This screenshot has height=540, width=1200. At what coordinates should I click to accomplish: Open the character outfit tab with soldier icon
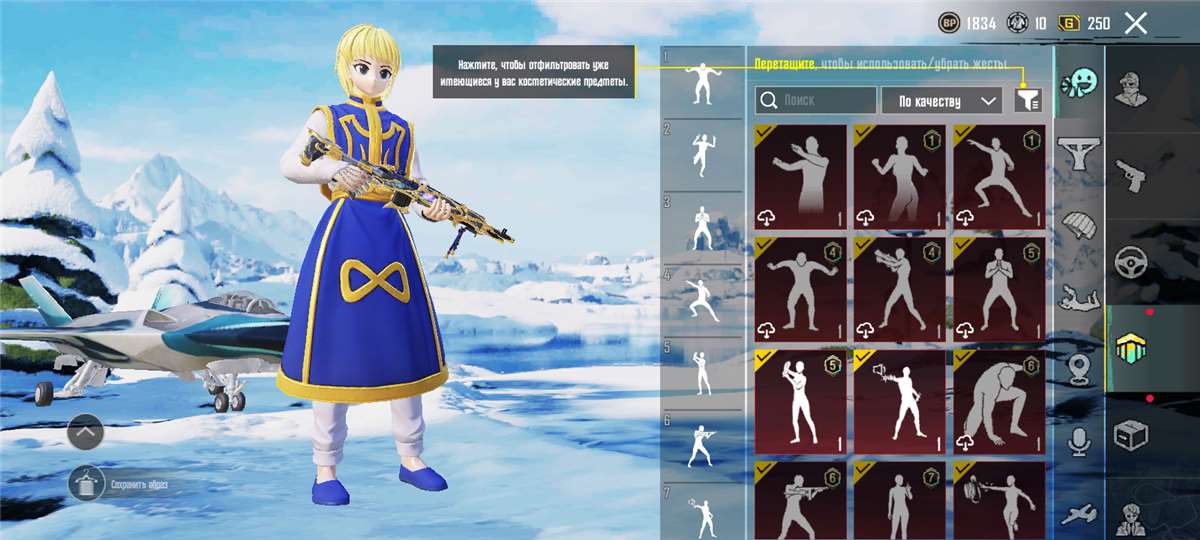1132,88
